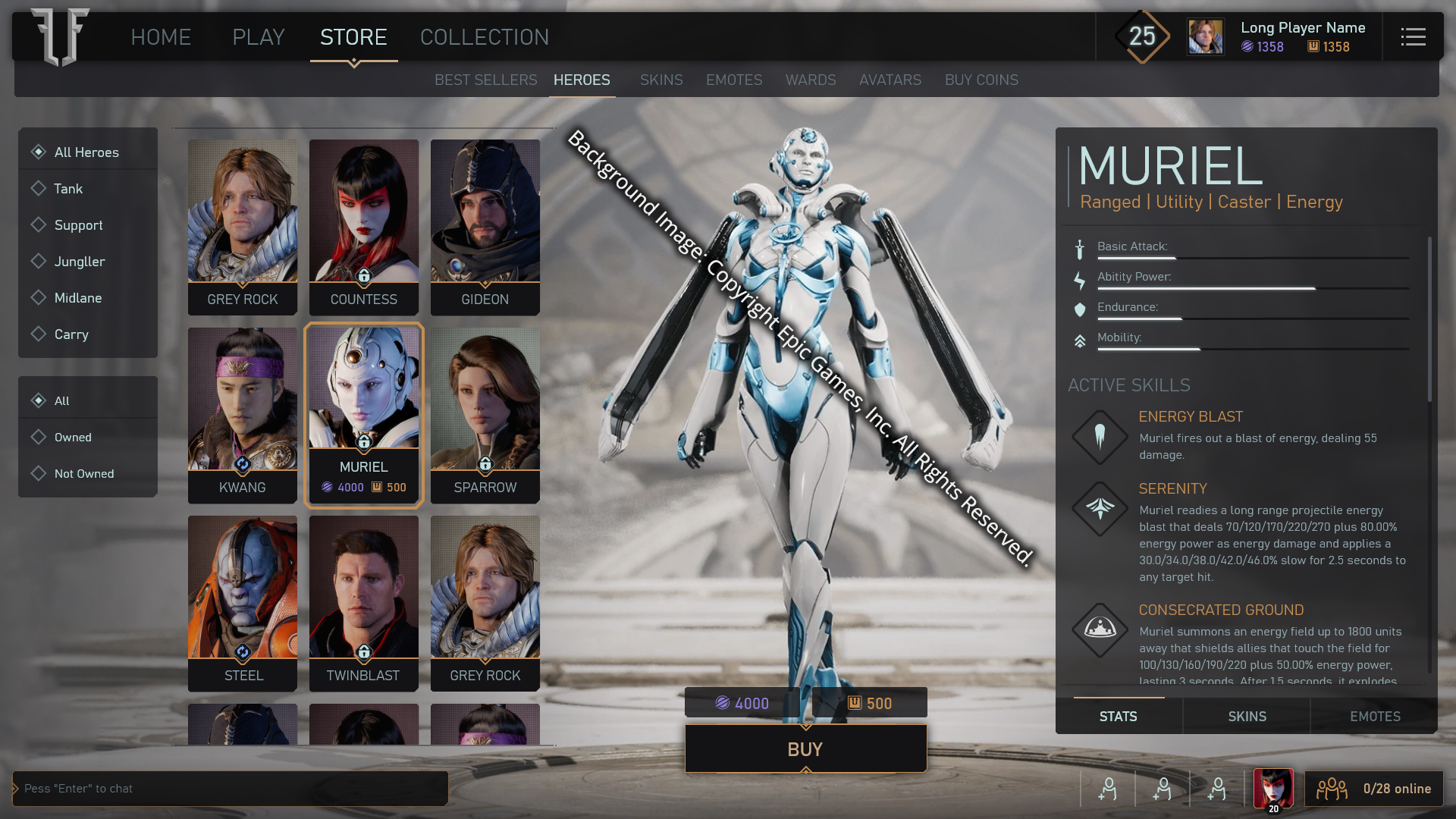View Muriel's Emotes tab
Viewport: 1456px width, 819px height.
[1374, 717]
